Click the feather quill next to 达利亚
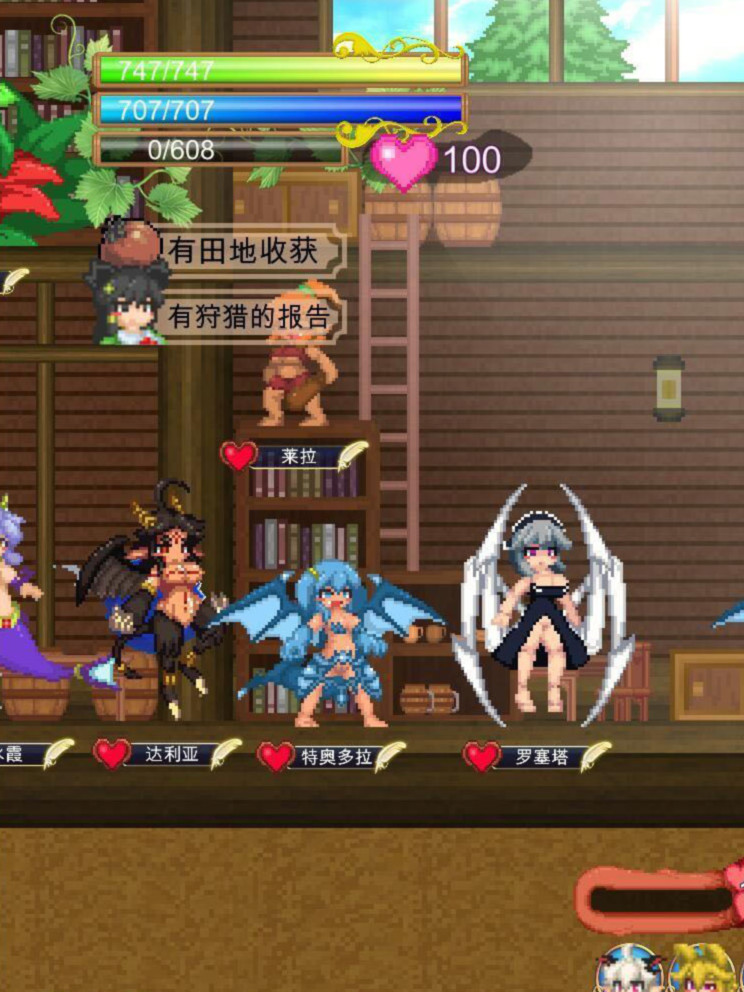Image resolution: width=744 pixels, height=992 pixels. click(225, 753)
